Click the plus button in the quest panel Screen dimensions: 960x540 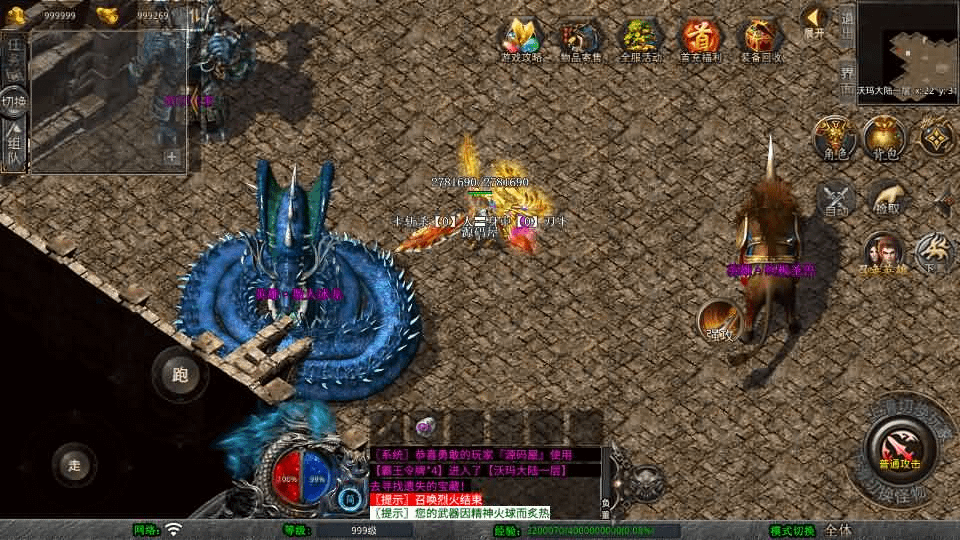point(172,157)
